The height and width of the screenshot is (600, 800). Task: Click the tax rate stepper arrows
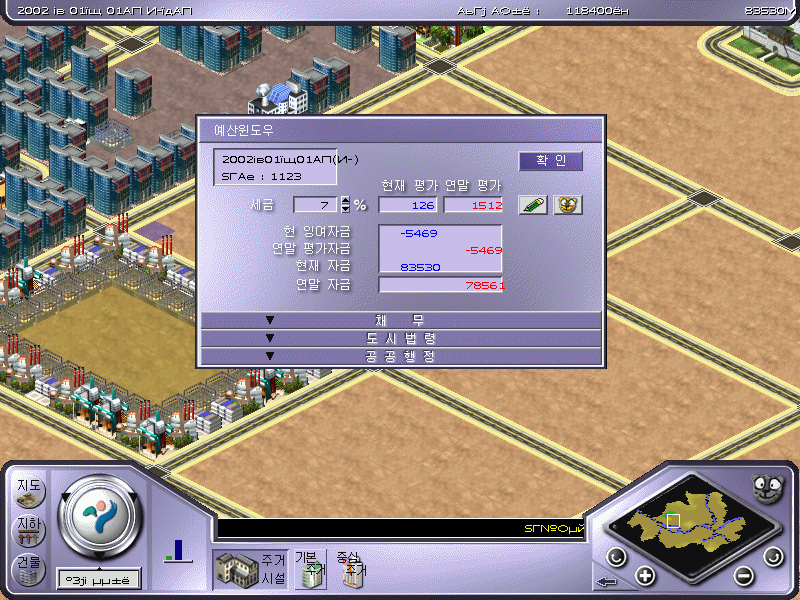pos(346,204)
